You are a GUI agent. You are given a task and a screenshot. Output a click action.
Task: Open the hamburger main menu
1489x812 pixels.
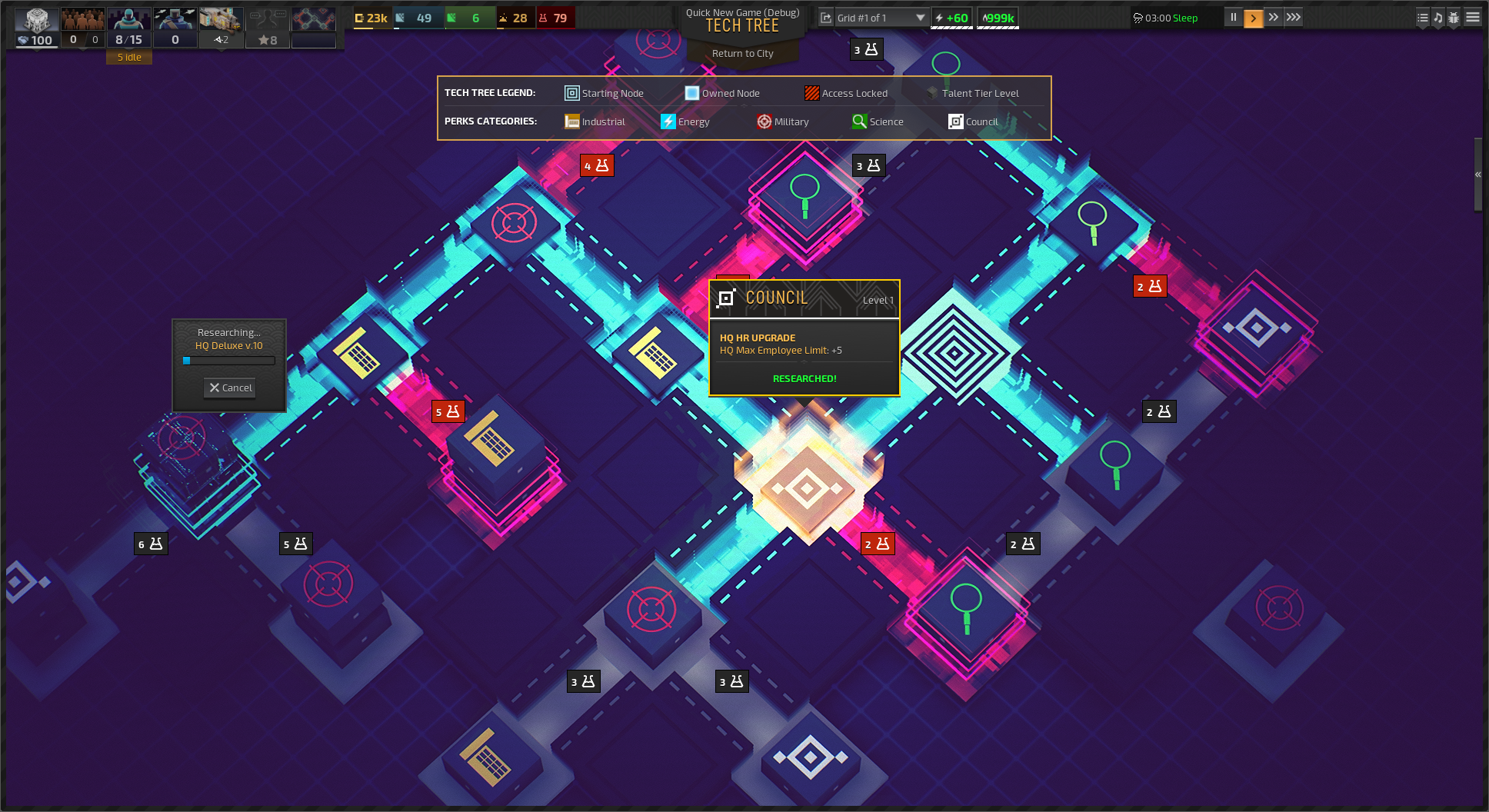pyautogui.click(x=1472, y=17)
